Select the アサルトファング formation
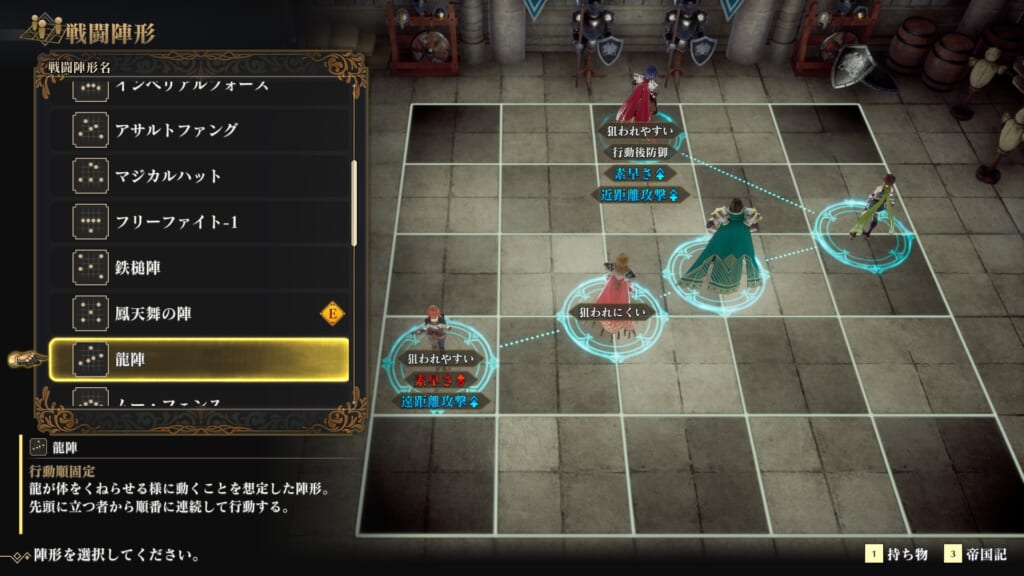Screen dimensions: 1024x576 pyautogui.click(x=200, y=130)
